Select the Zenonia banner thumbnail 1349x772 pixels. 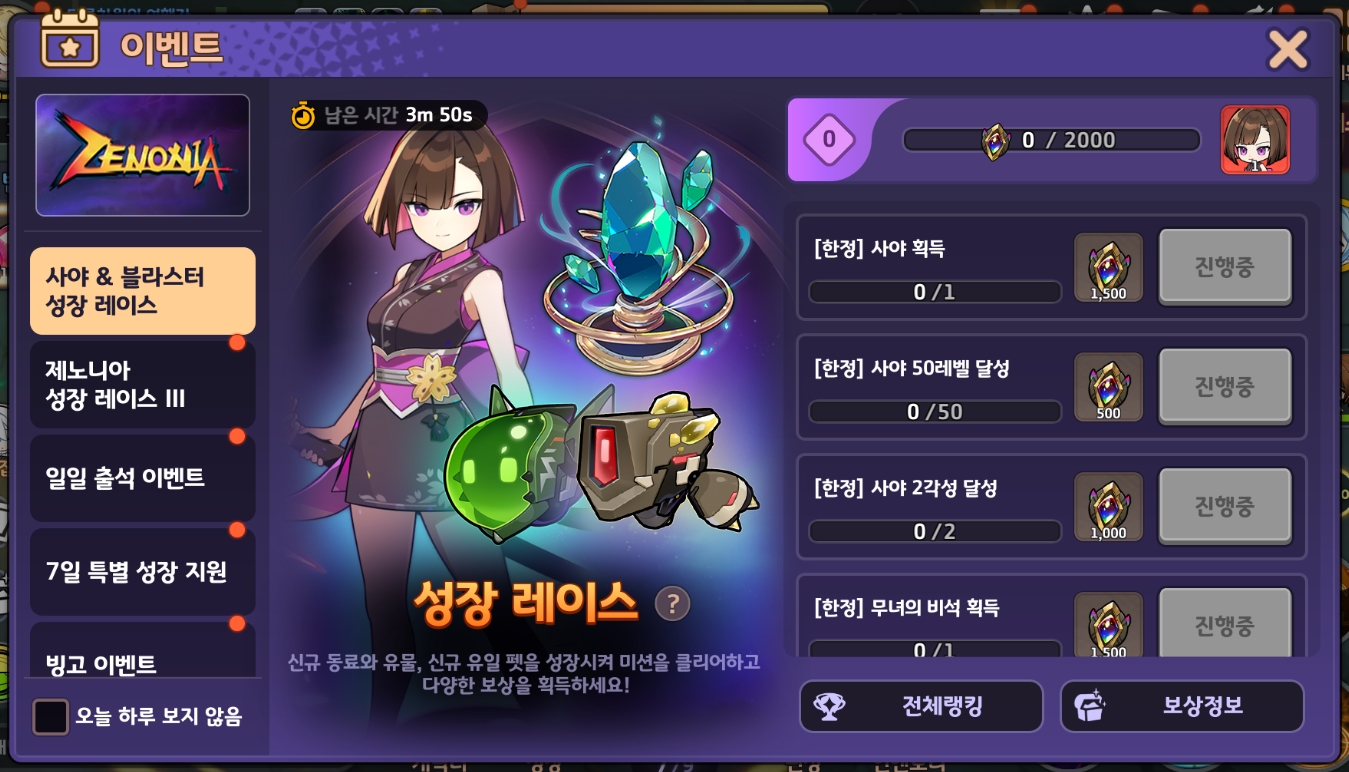point(142,155)
